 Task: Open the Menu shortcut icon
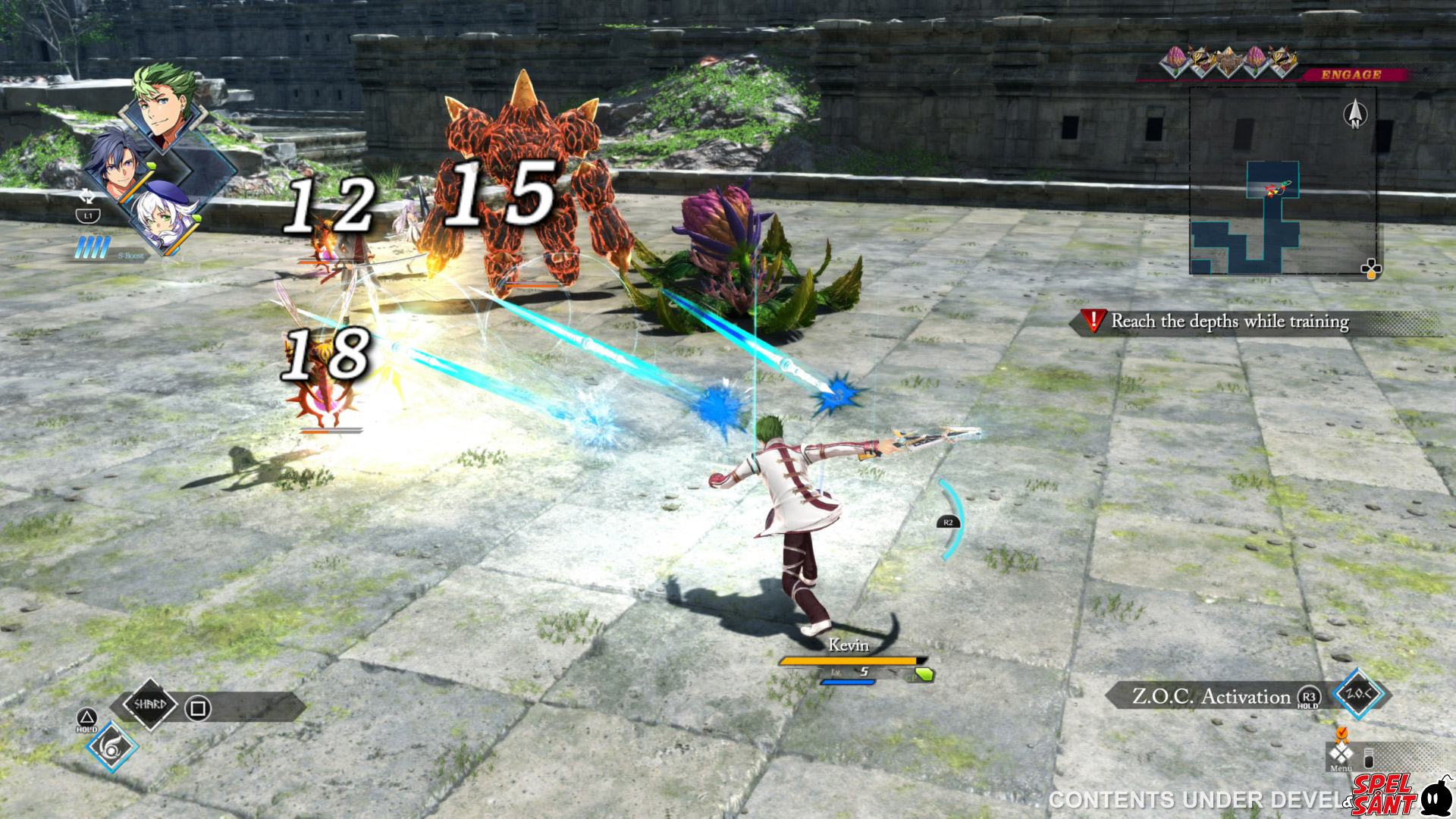pos(1341,755)
